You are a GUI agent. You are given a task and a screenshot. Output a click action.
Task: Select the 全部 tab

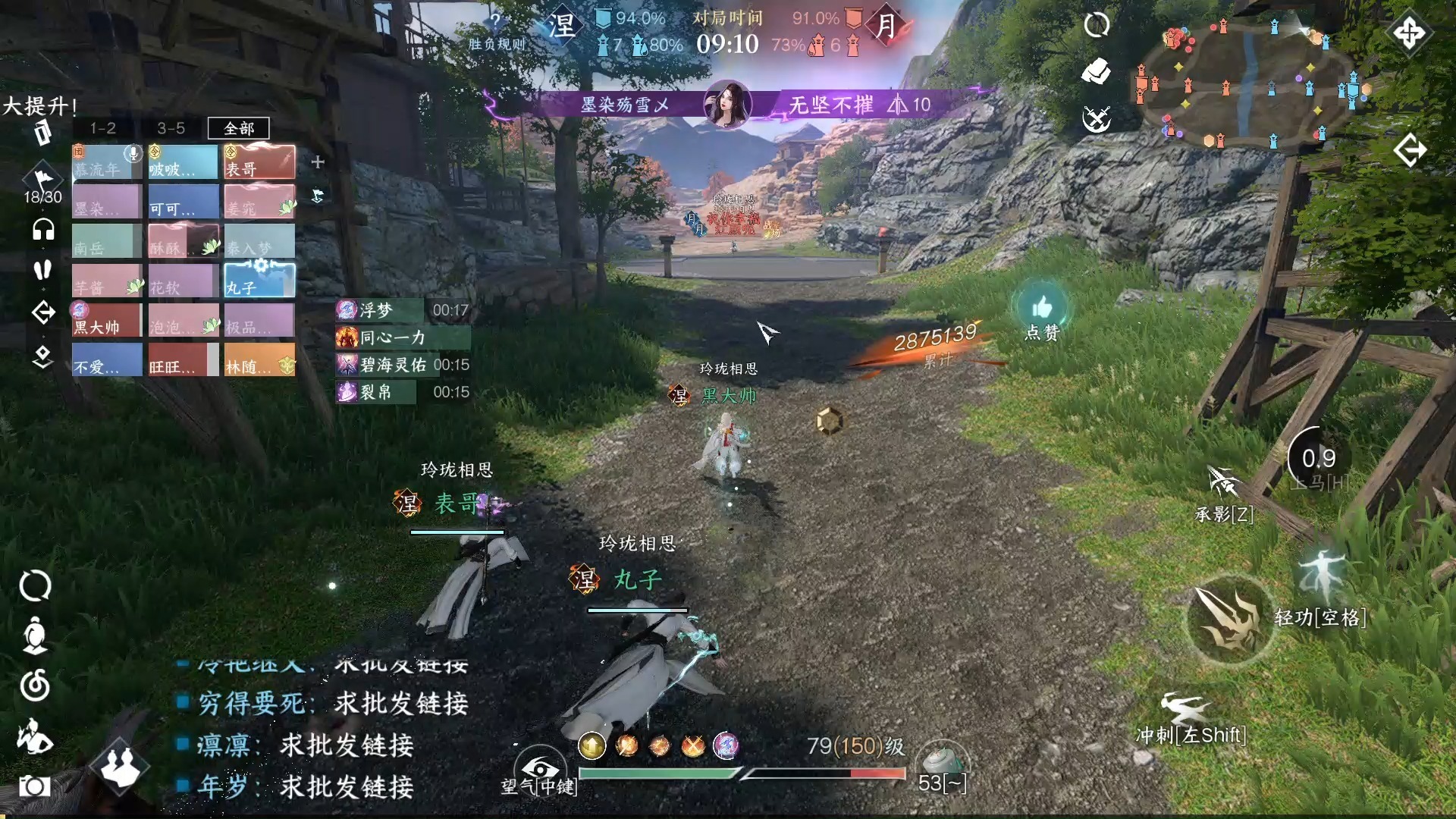[x=238, y=128]
